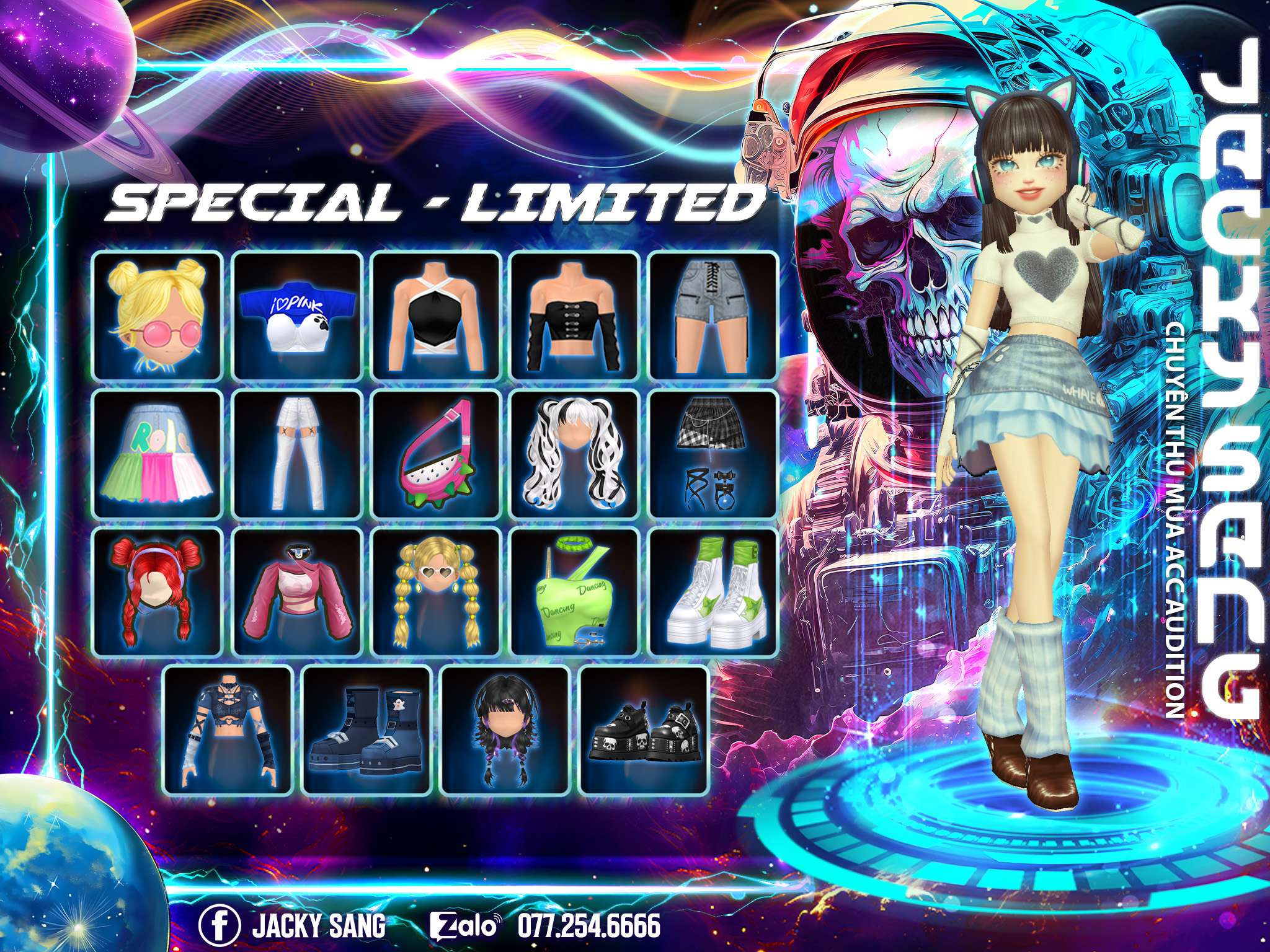The image size is (1270, 952).
Task: Pick the pink cropped jacket top
Action: 298,592
